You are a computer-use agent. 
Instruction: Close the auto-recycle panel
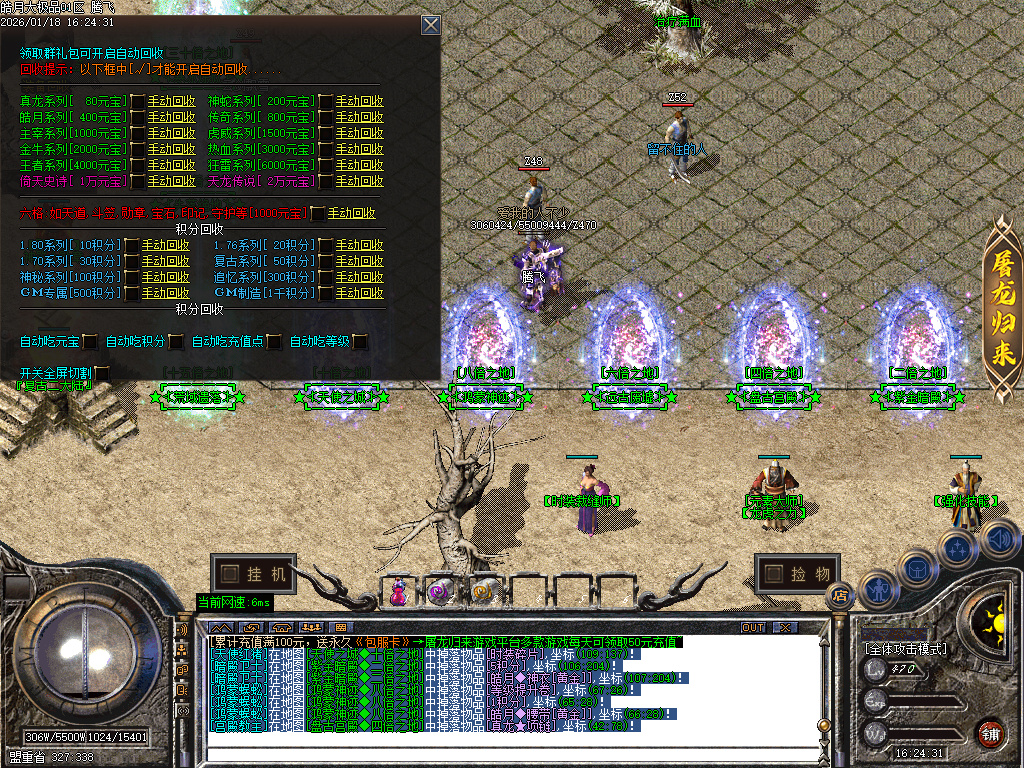point(430,25)
